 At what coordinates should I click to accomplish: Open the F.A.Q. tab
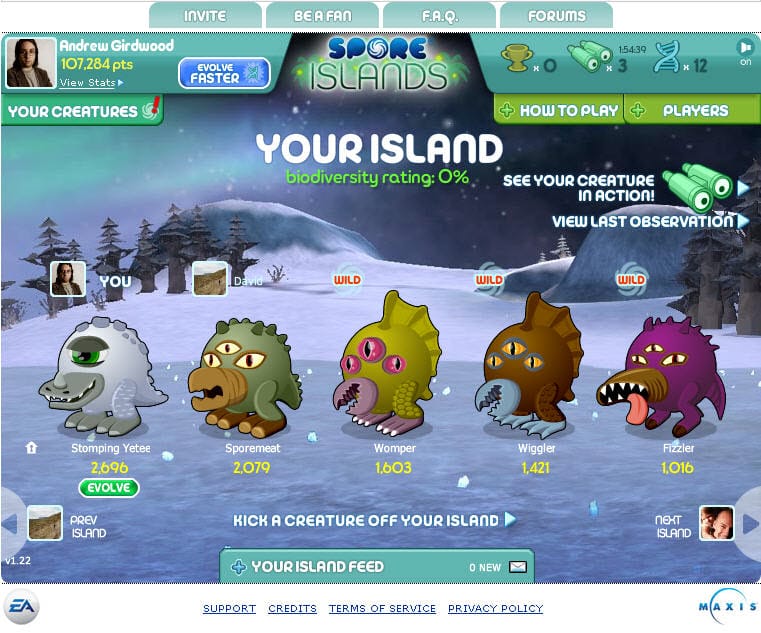[x=438, y=16]
